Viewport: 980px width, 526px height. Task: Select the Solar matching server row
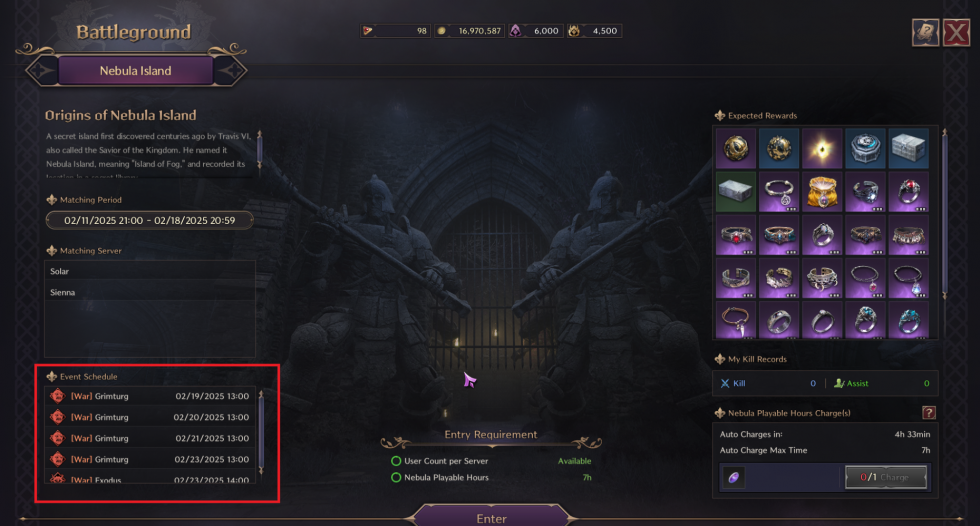pyautogui.click(x=150, y=272)
